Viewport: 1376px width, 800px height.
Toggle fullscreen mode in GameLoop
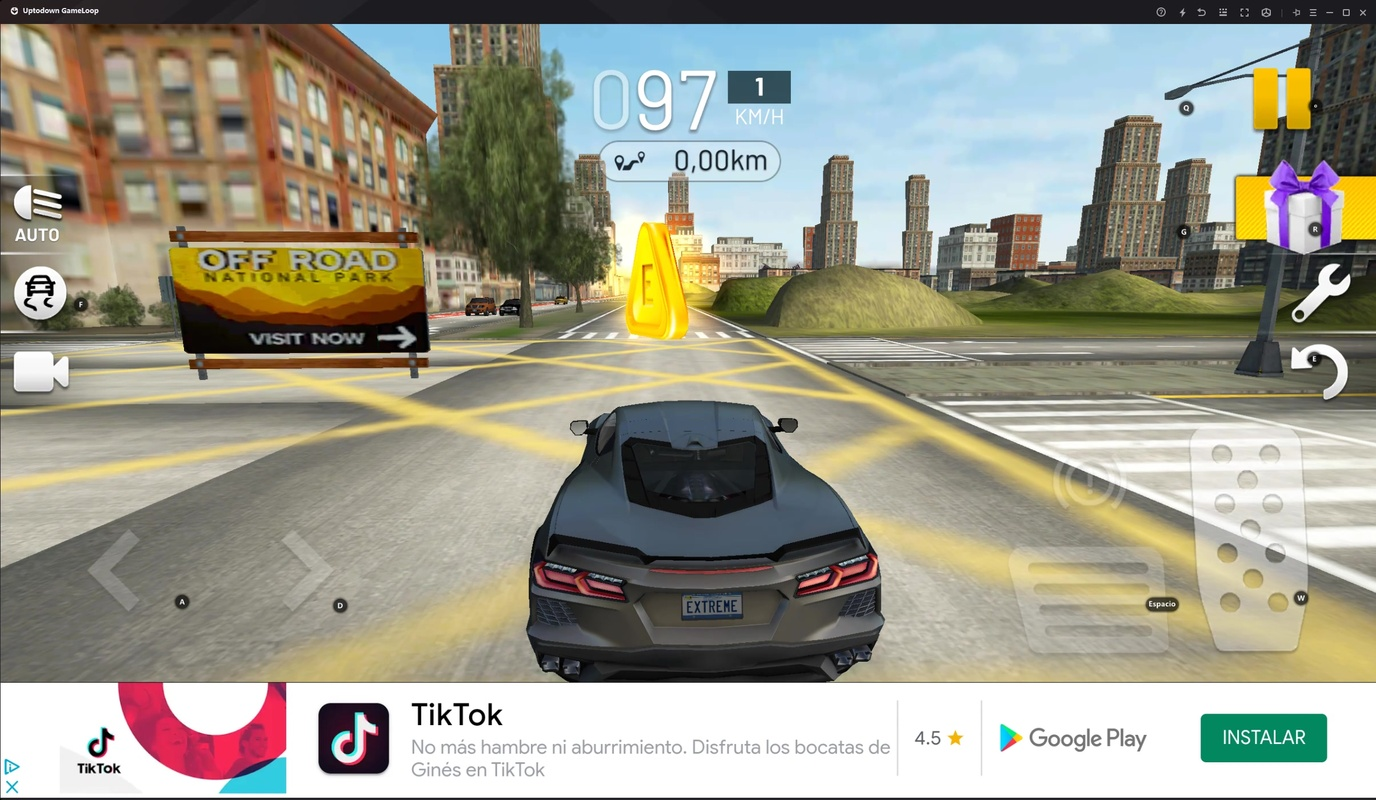(1245, 12)
